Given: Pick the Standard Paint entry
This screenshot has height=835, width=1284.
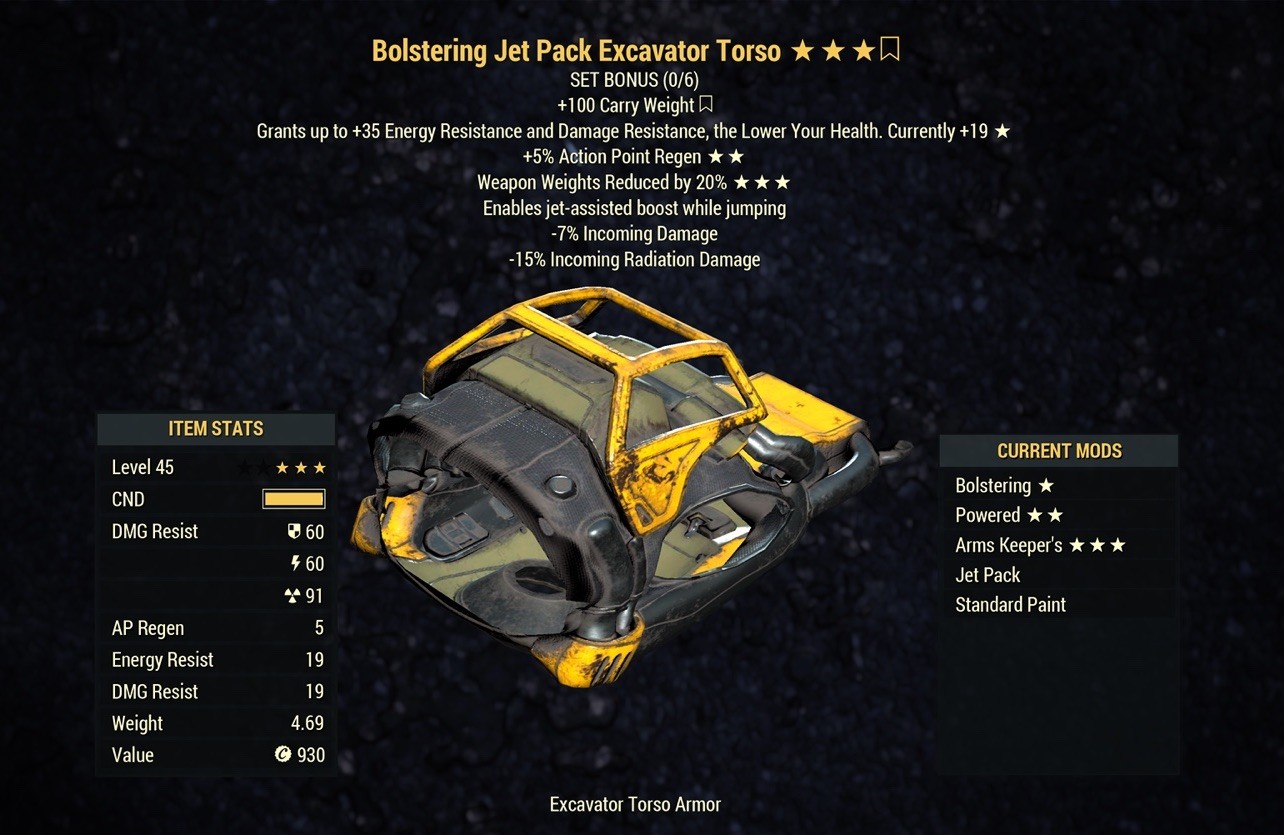Looking at the screenshot, I should click(x=1010, y=605).
